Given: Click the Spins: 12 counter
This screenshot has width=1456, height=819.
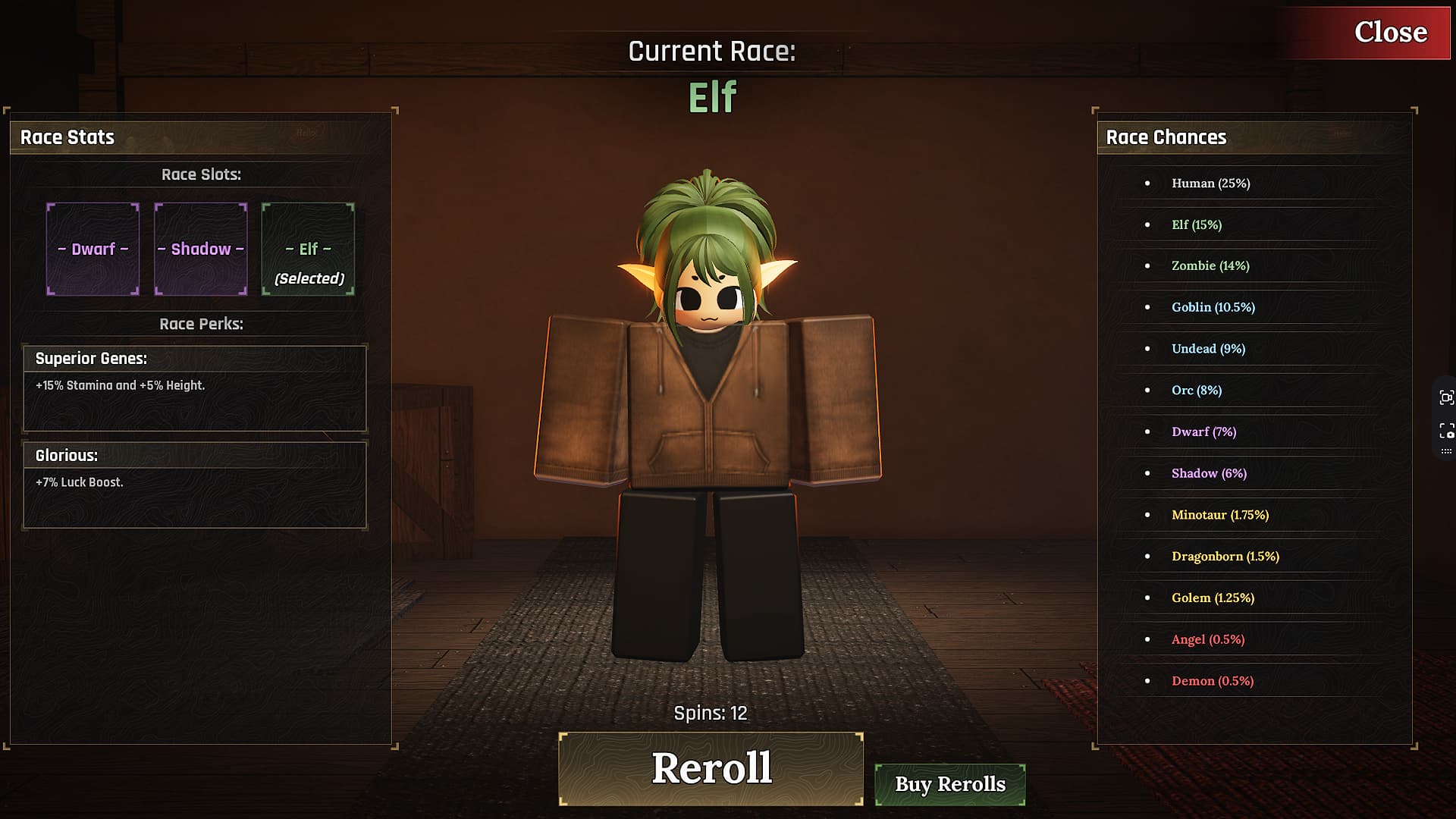Looking at the screenshot, I should click(711, 713).
